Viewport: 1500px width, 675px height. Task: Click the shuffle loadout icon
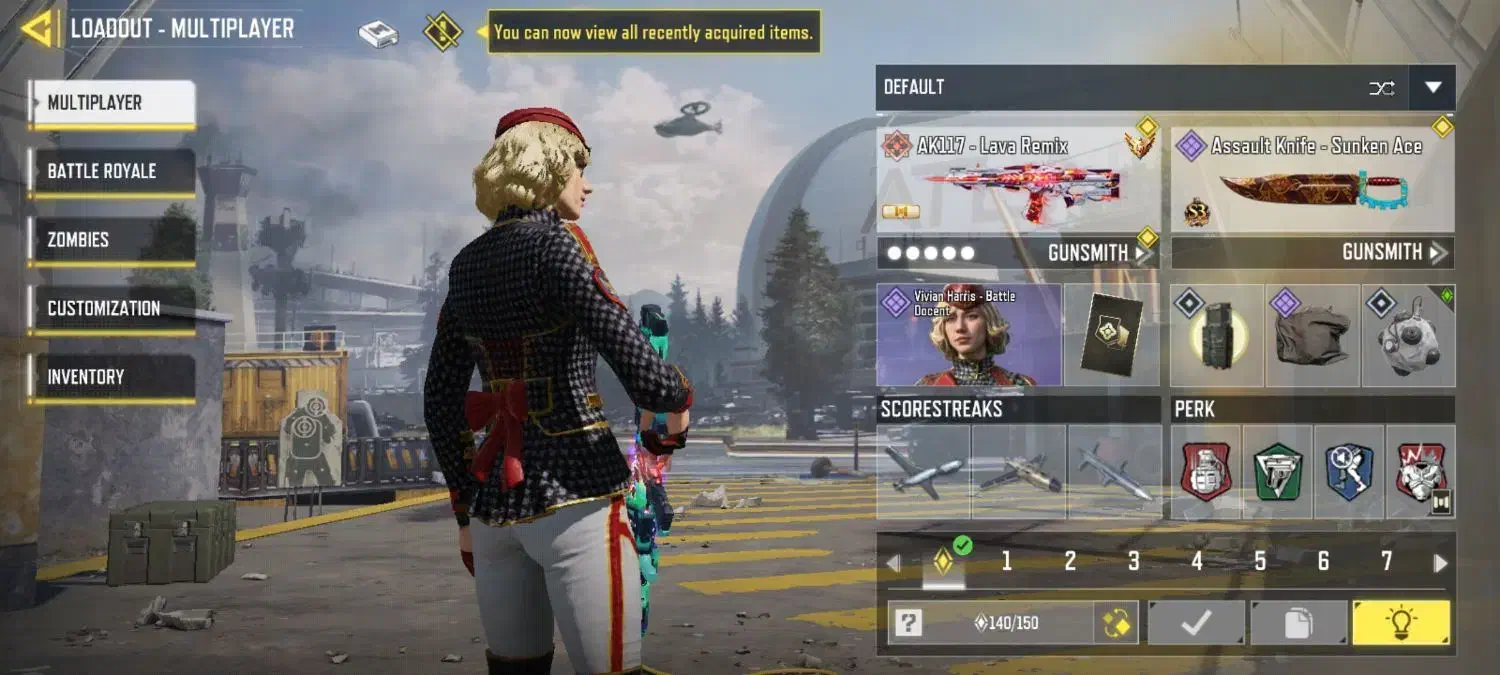(1382, 88)
